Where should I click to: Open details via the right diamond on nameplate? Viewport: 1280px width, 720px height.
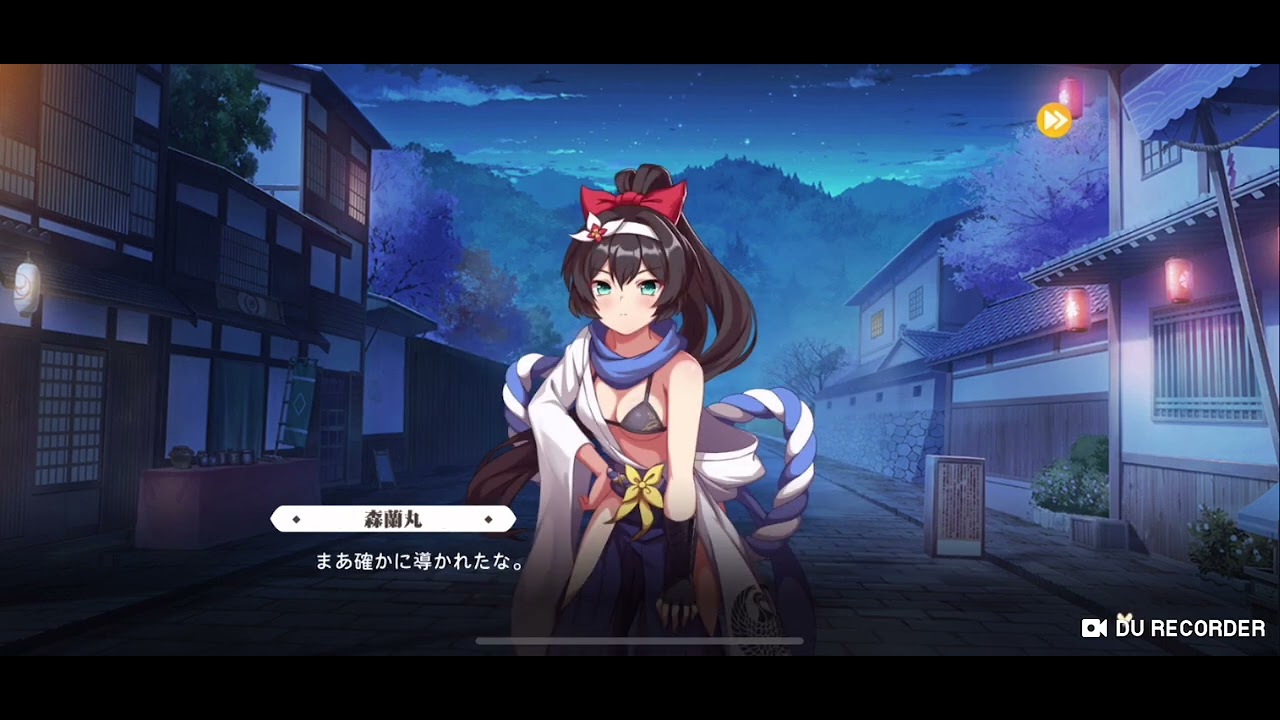pos(489,518)
